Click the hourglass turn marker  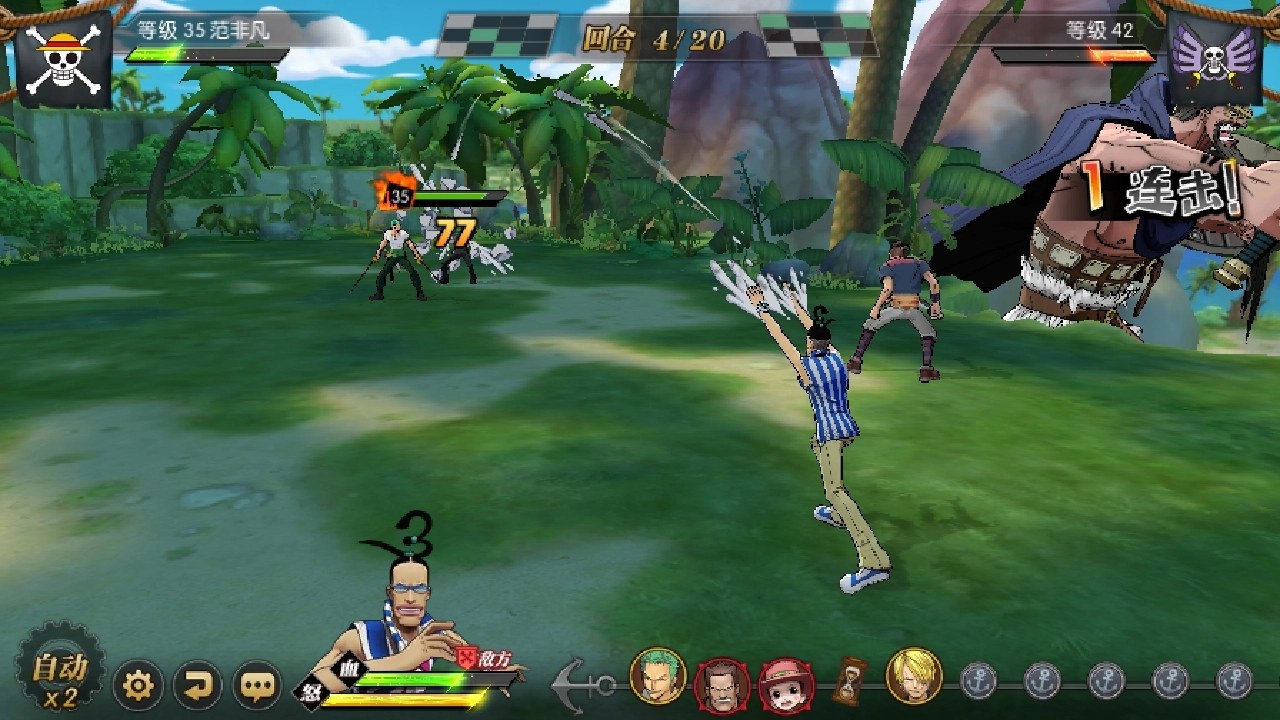[x=851, y=680]
